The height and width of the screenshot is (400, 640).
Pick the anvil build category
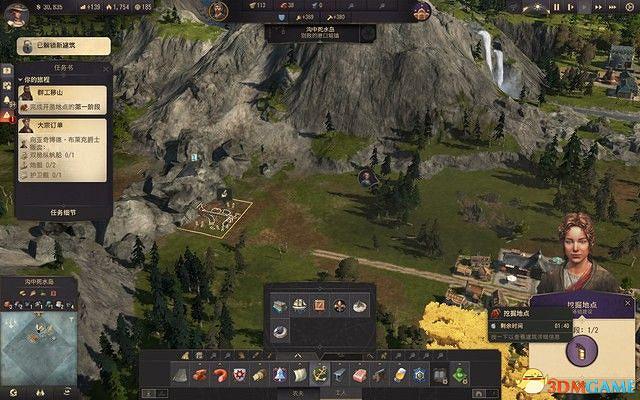(x=340, y=375)
